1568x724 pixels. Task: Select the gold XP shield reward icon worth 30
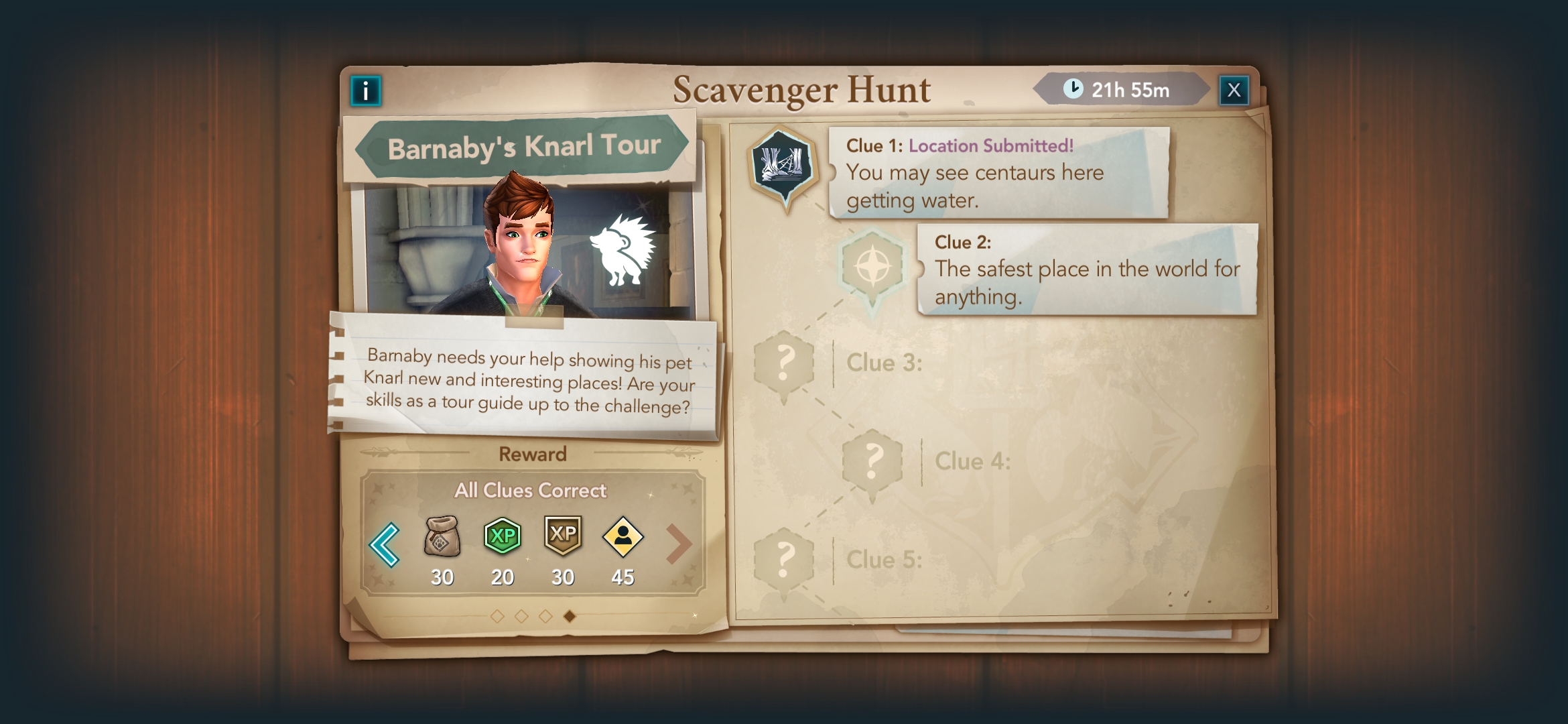click(562, 536)
